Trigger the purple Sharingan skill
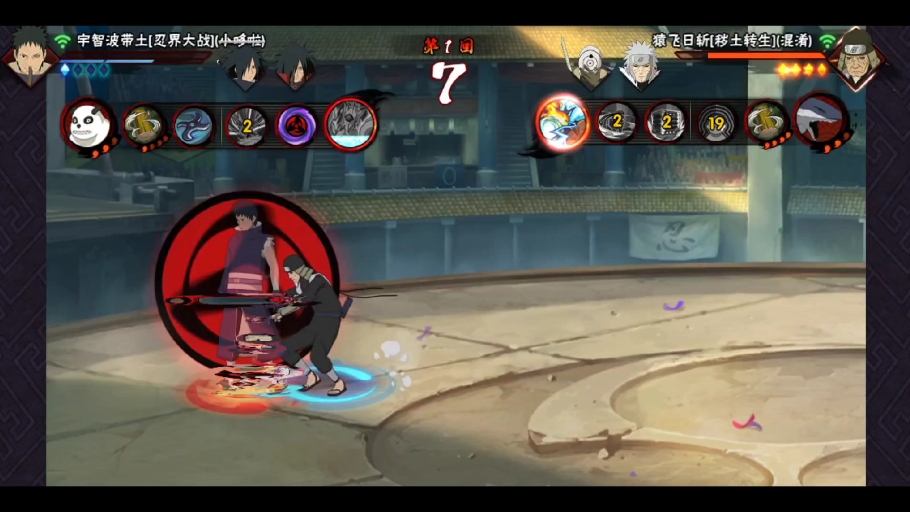910x512 pixels. (296, 126)
